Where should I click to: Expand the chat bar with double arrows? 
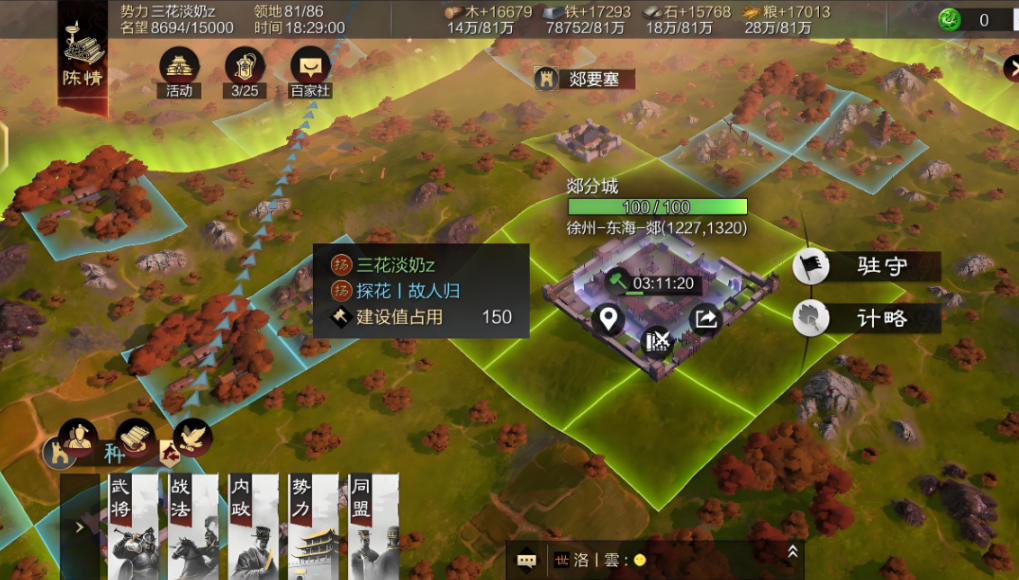click(x=792, y=551)
